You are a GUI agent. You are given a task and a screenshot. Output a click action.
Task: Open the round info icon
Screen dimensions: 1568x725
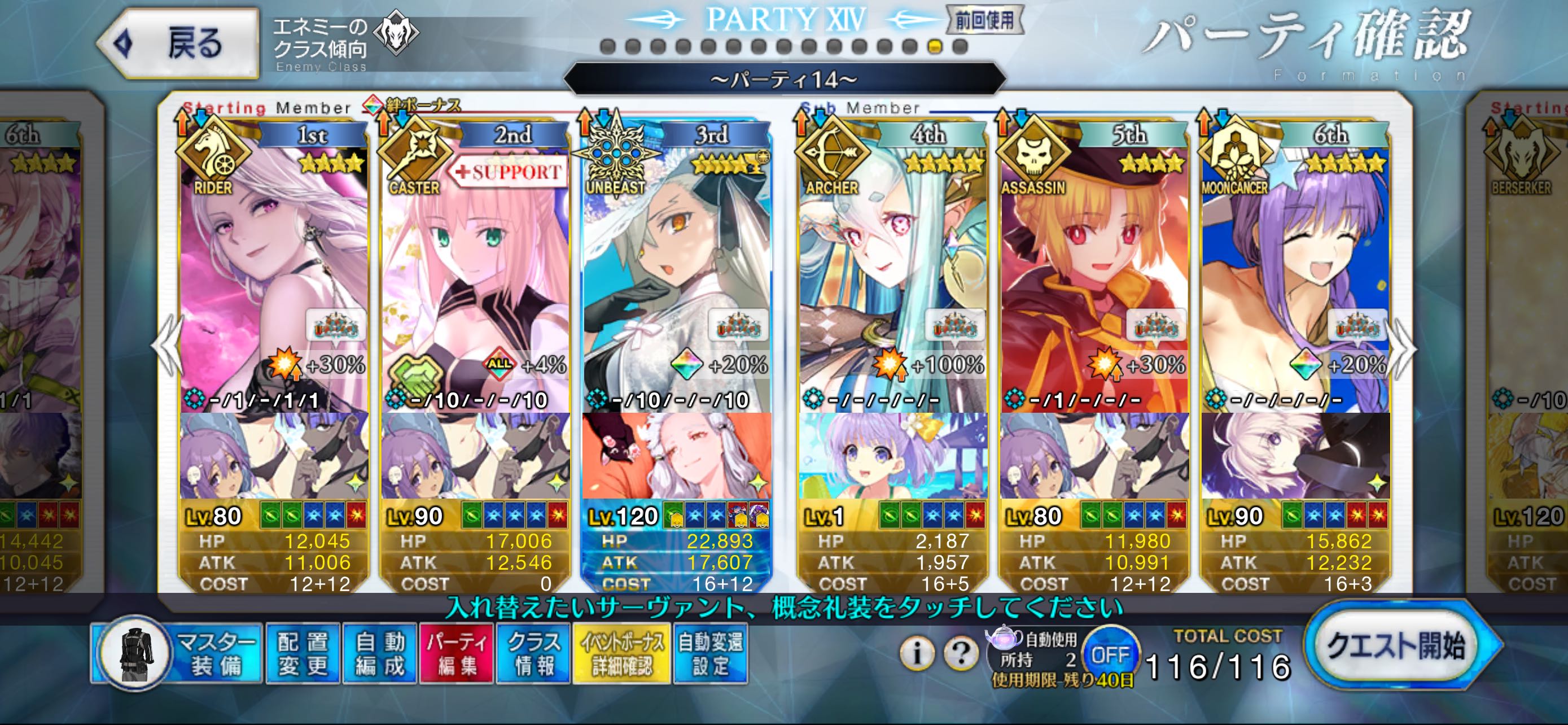[917, 653]
